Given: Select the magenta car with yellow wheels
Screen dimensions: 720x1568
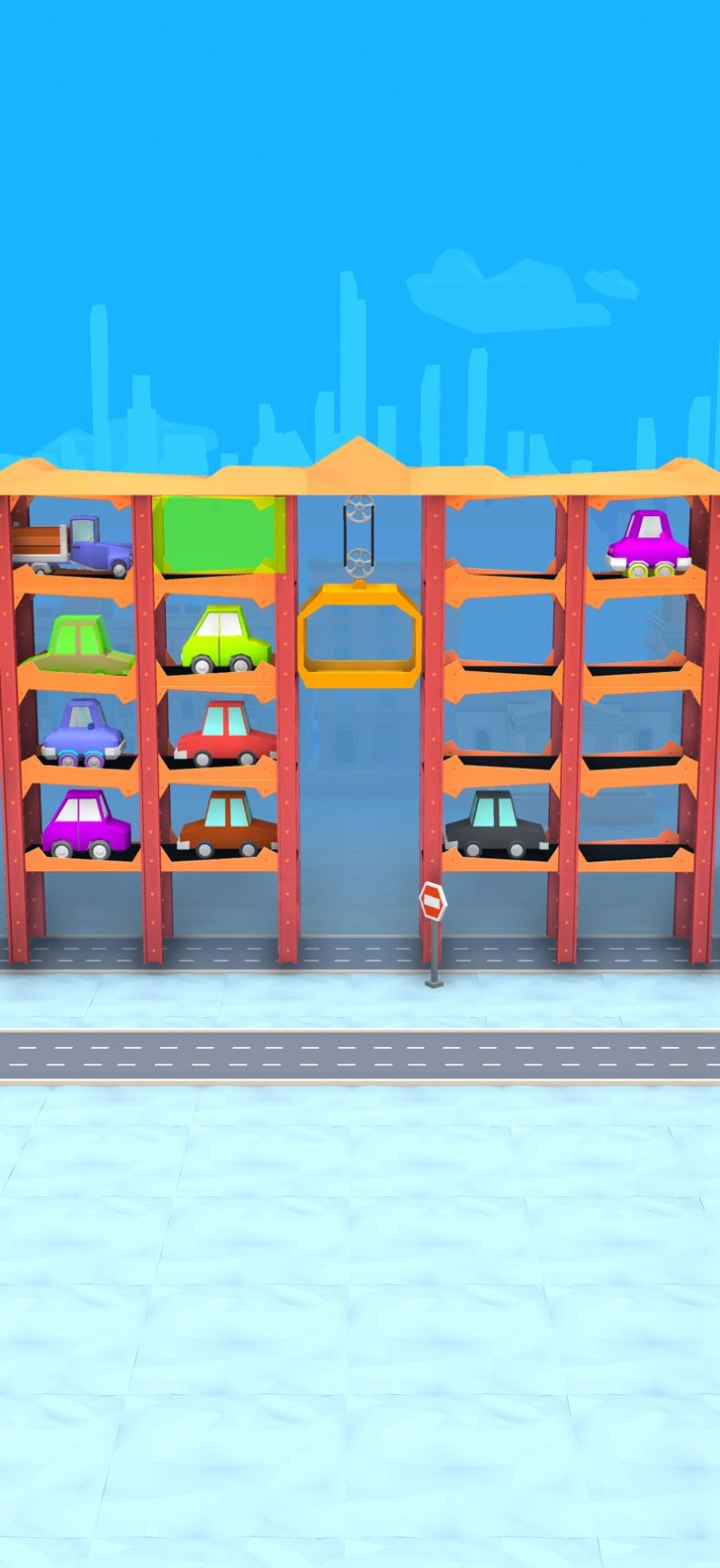Looking at the screenshot, I should [648, 545].
